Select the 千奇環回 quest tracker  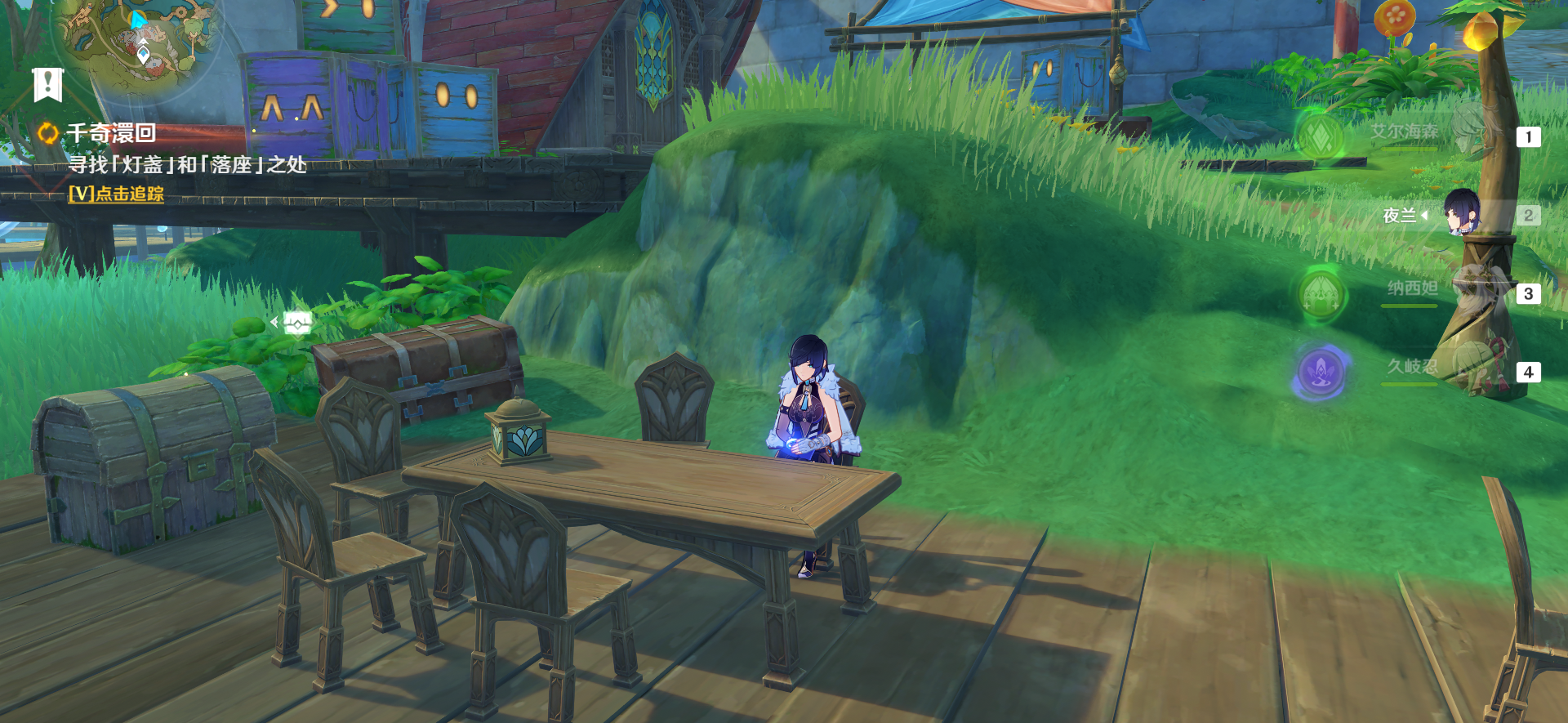[111, 132]
